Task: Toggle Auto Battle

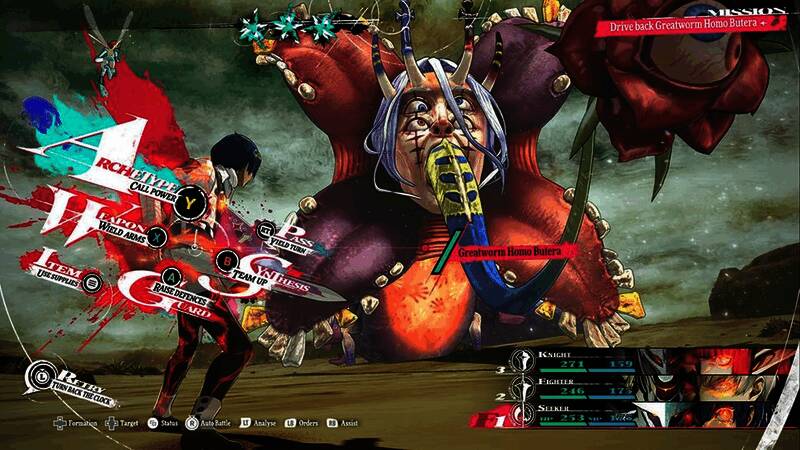Action: coord(215,424)
